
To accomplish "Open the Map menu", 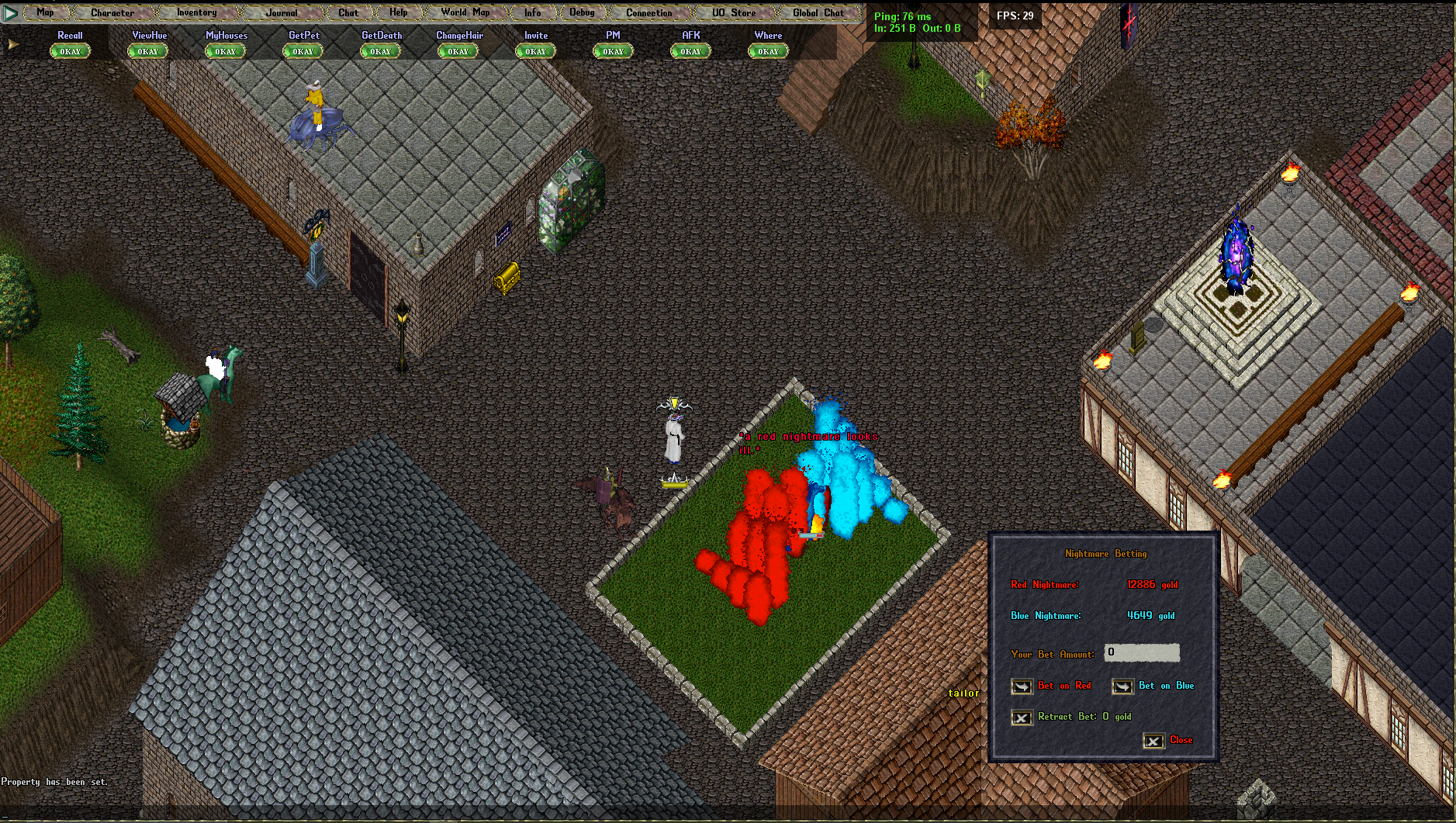I will [x=45, y=12].
